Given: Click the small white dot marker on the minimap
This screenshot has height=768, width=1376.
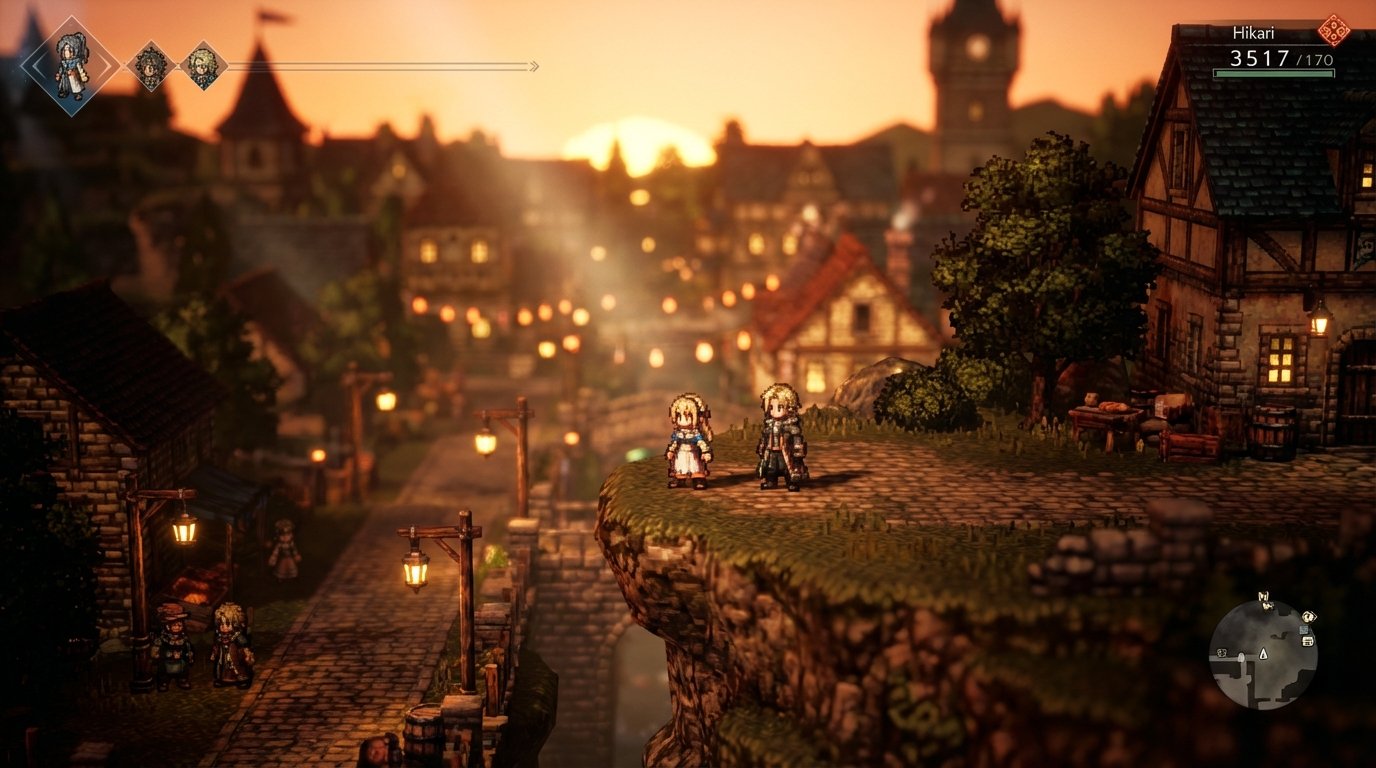Looking at the screenshot, I should (1242, 657).
